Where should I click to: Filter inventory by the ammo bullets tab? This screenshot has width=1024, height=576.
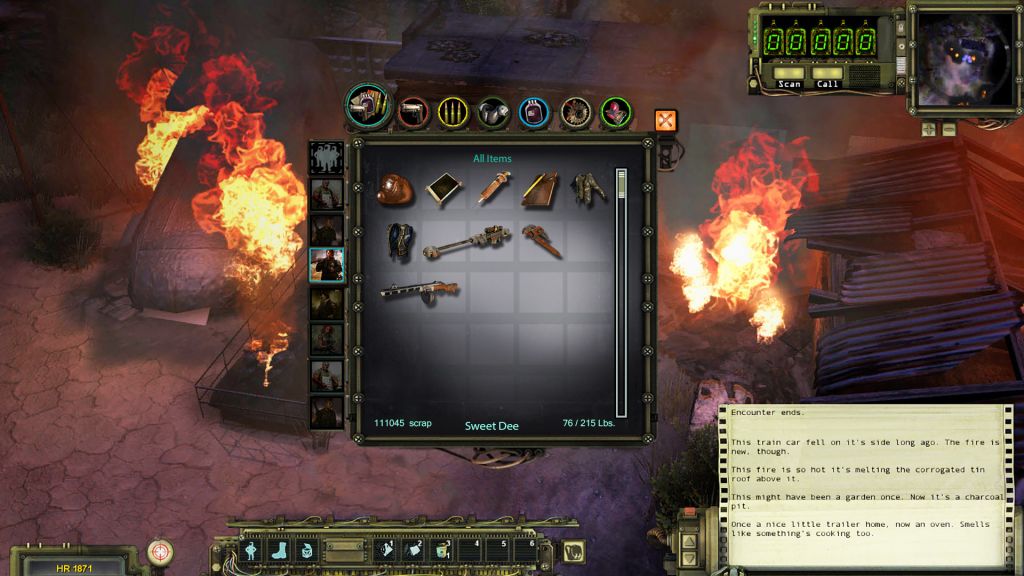pyautogui.click(x=453, y=112)
